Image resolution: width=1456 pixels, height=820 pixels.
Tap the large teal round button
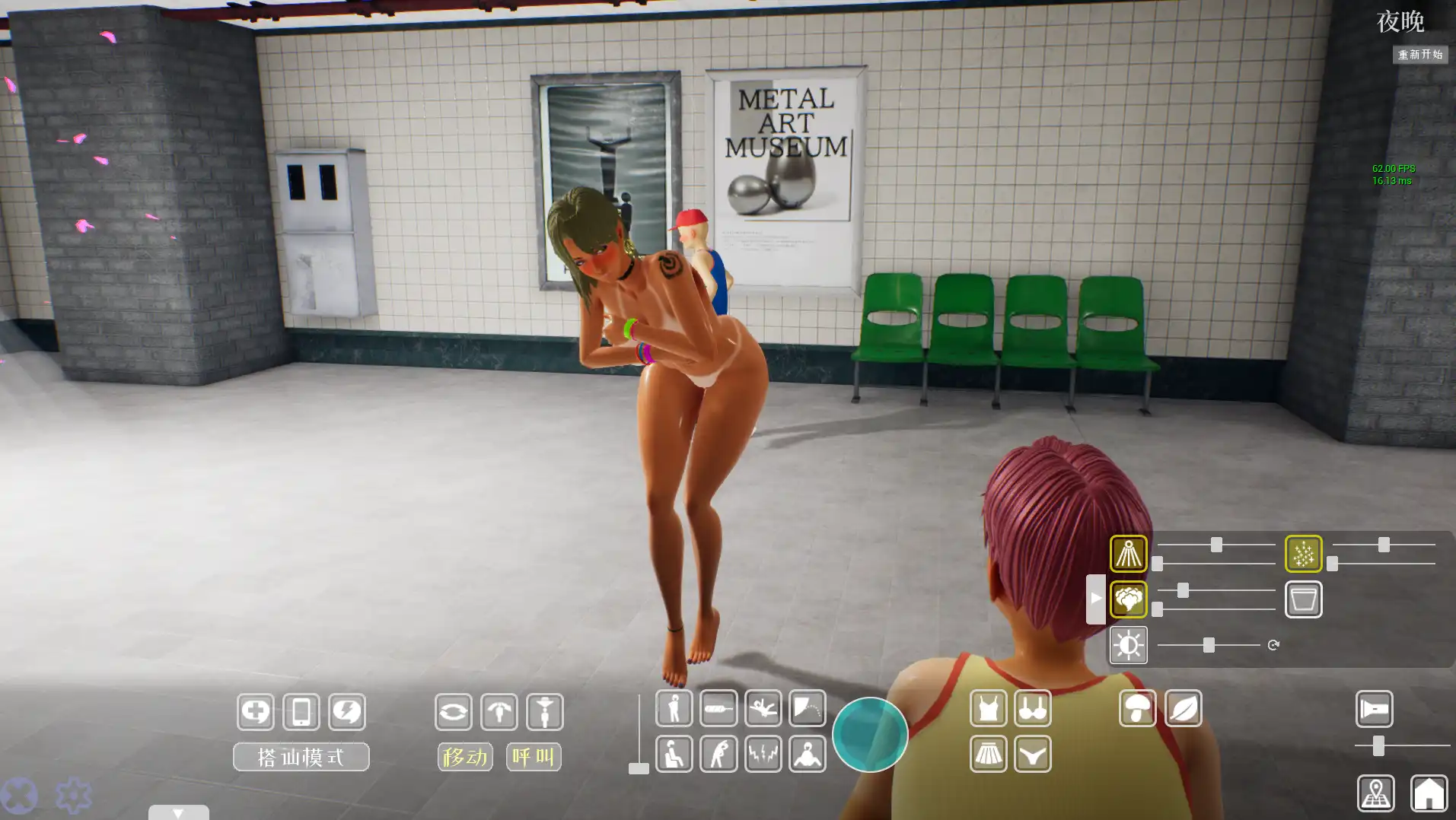coord(869,735)
